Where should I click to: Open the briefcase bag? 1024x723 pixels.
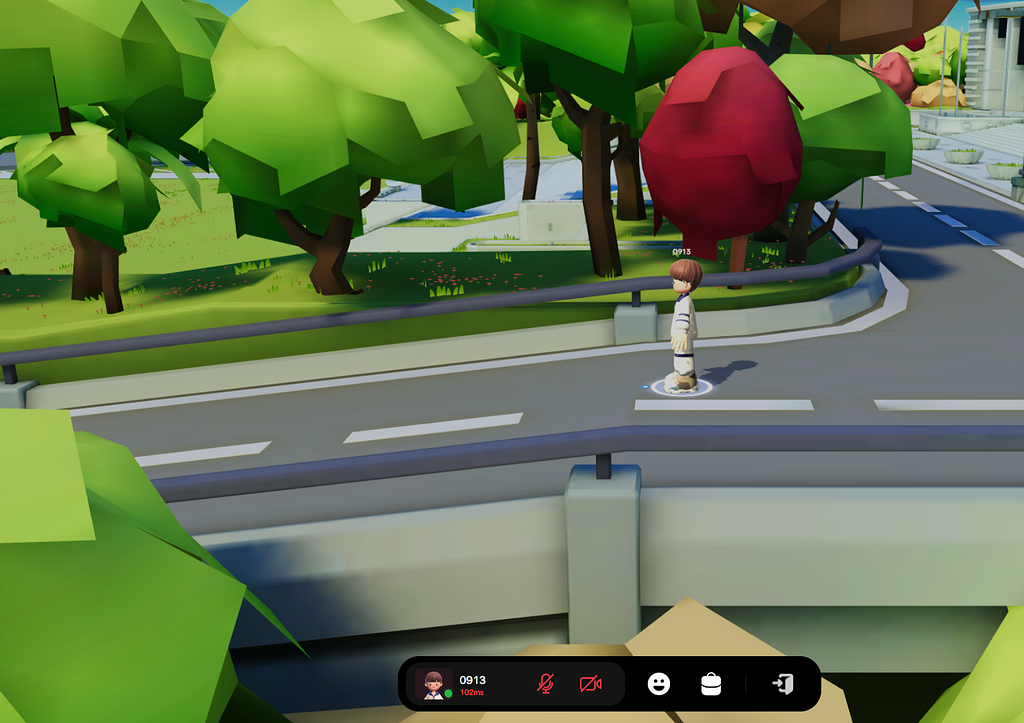(x=711, y=684)
